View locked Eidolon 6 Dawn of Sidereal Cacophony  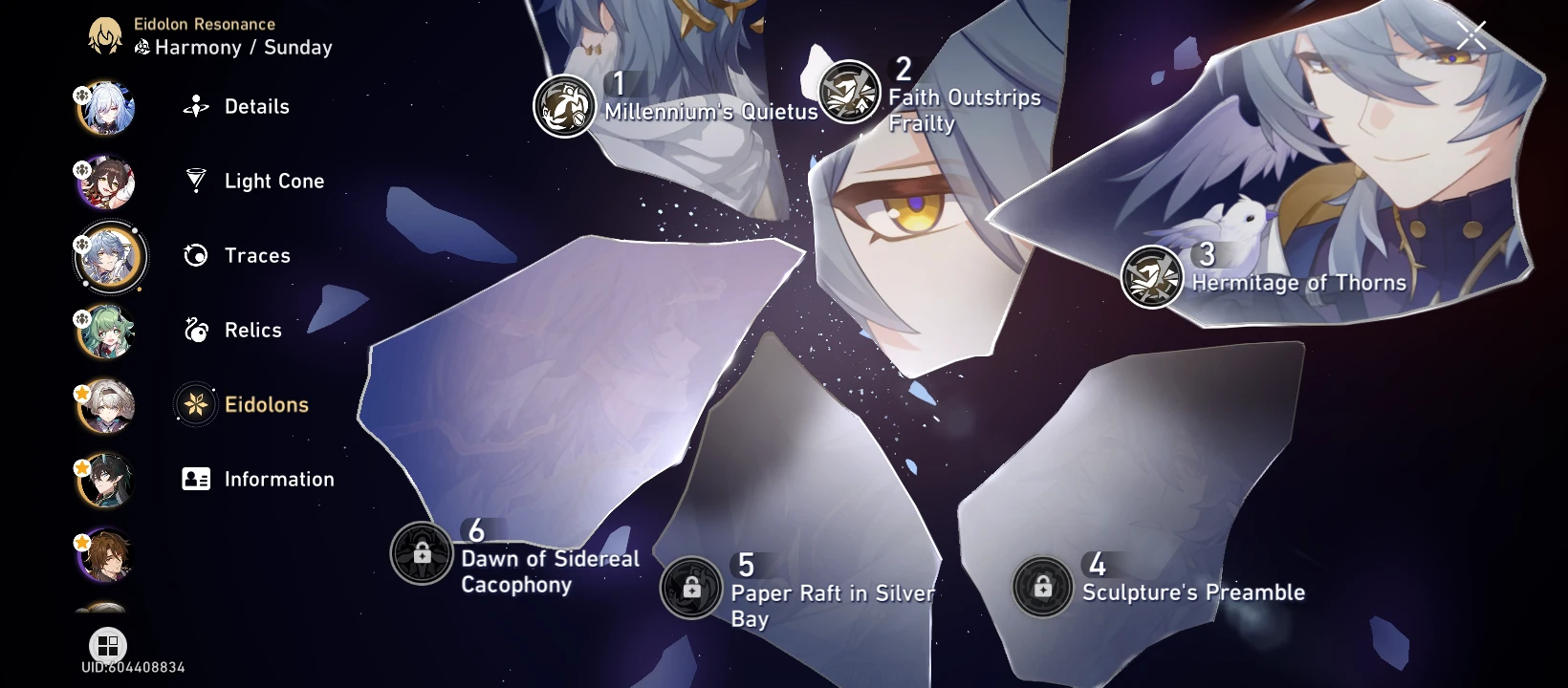pos(422,553)
